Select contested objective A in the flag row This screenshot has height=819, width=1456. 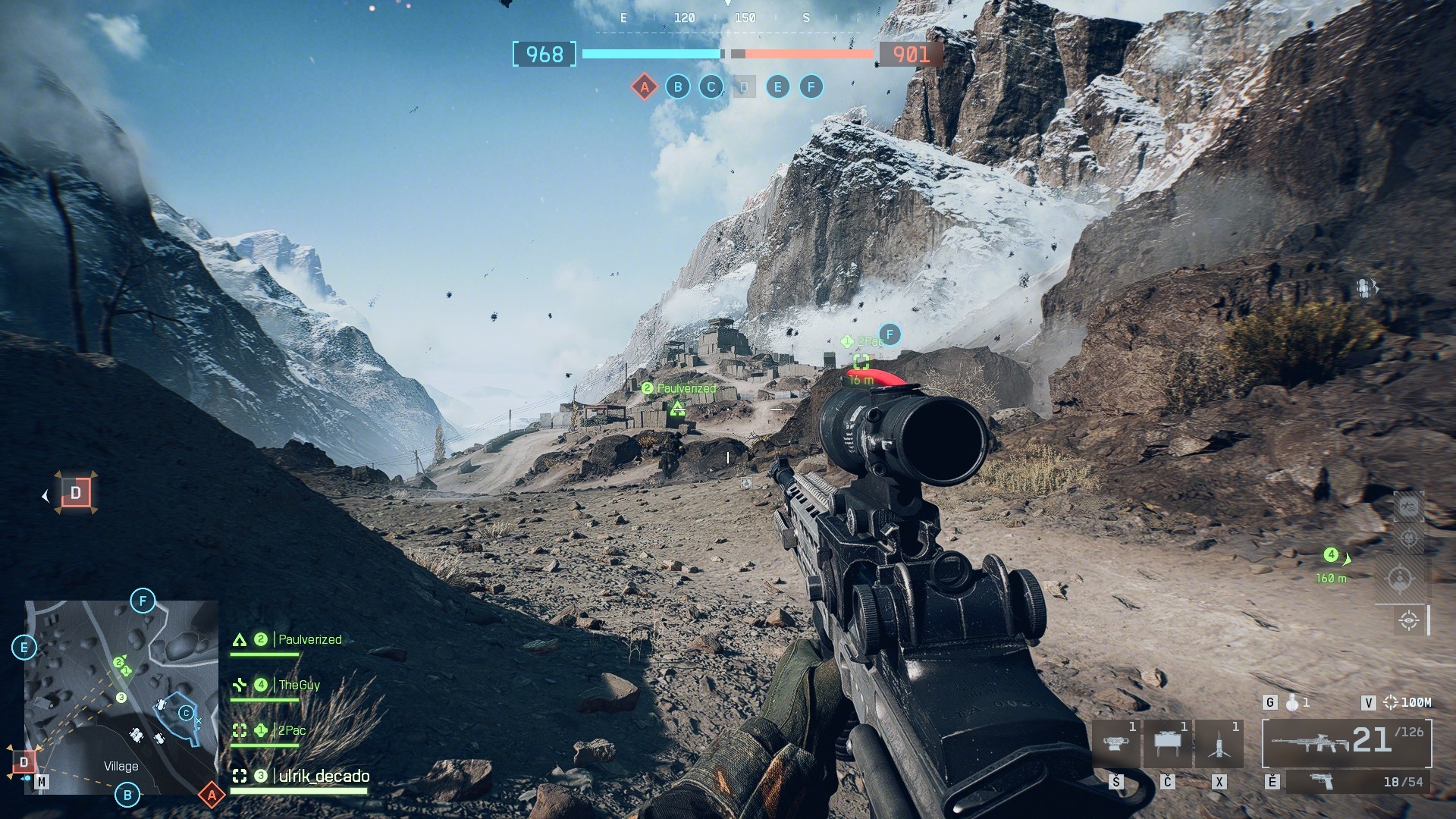tap(645, 87)
